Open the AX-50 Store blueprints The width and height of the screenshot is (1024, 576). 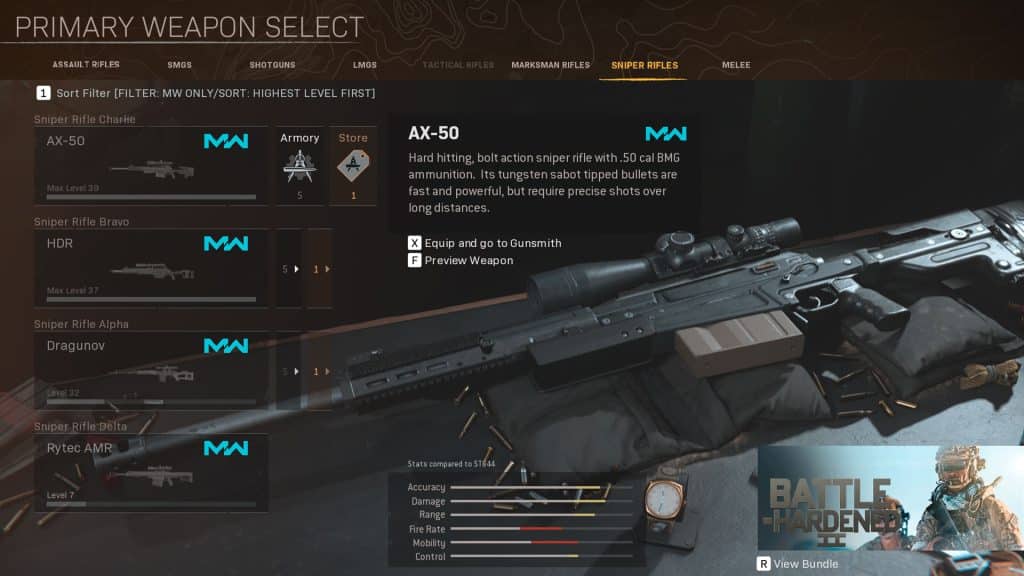(353, 166)
